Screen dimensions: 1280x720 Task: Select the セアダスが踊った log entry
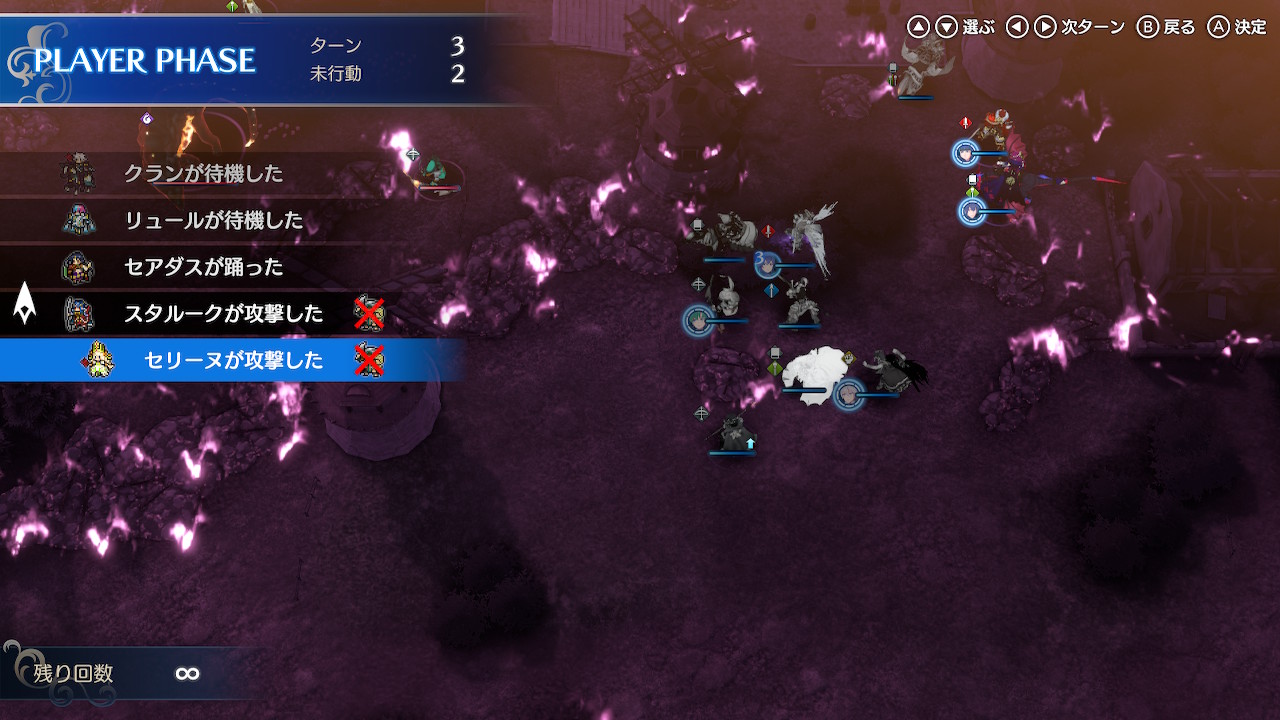pyautogui.click(x=203, y=267)
